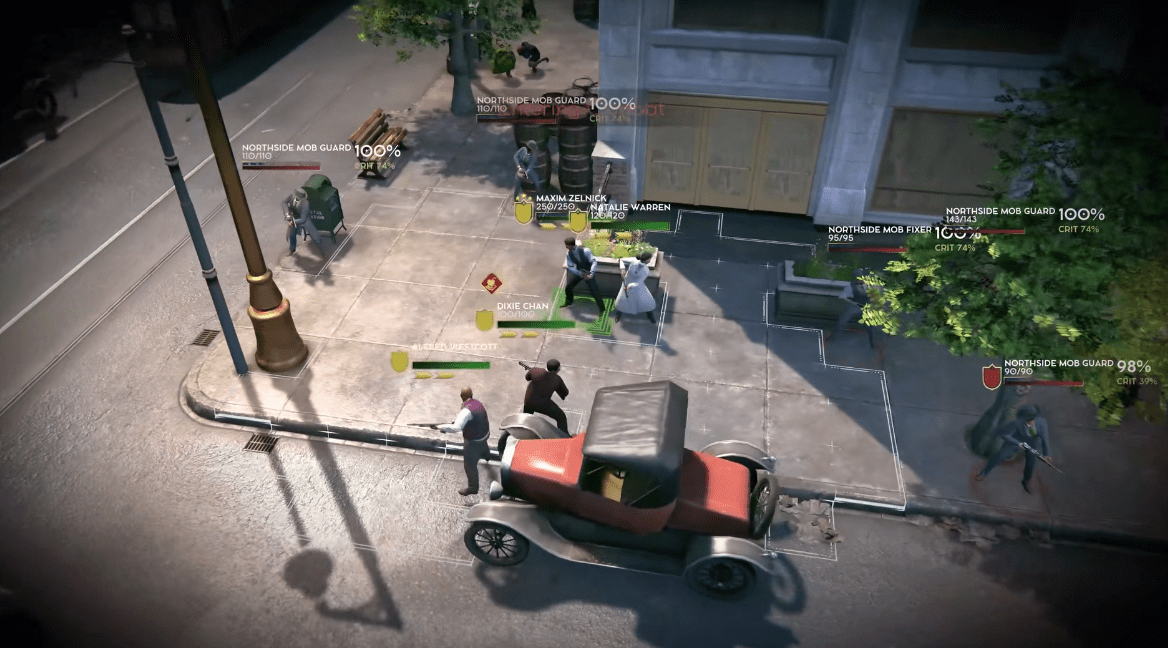Image resolution: width=1168 pixels, height=648 pixels.
Task: Choose Dixie Chan's unit nameplate
Action: point(522,306)
